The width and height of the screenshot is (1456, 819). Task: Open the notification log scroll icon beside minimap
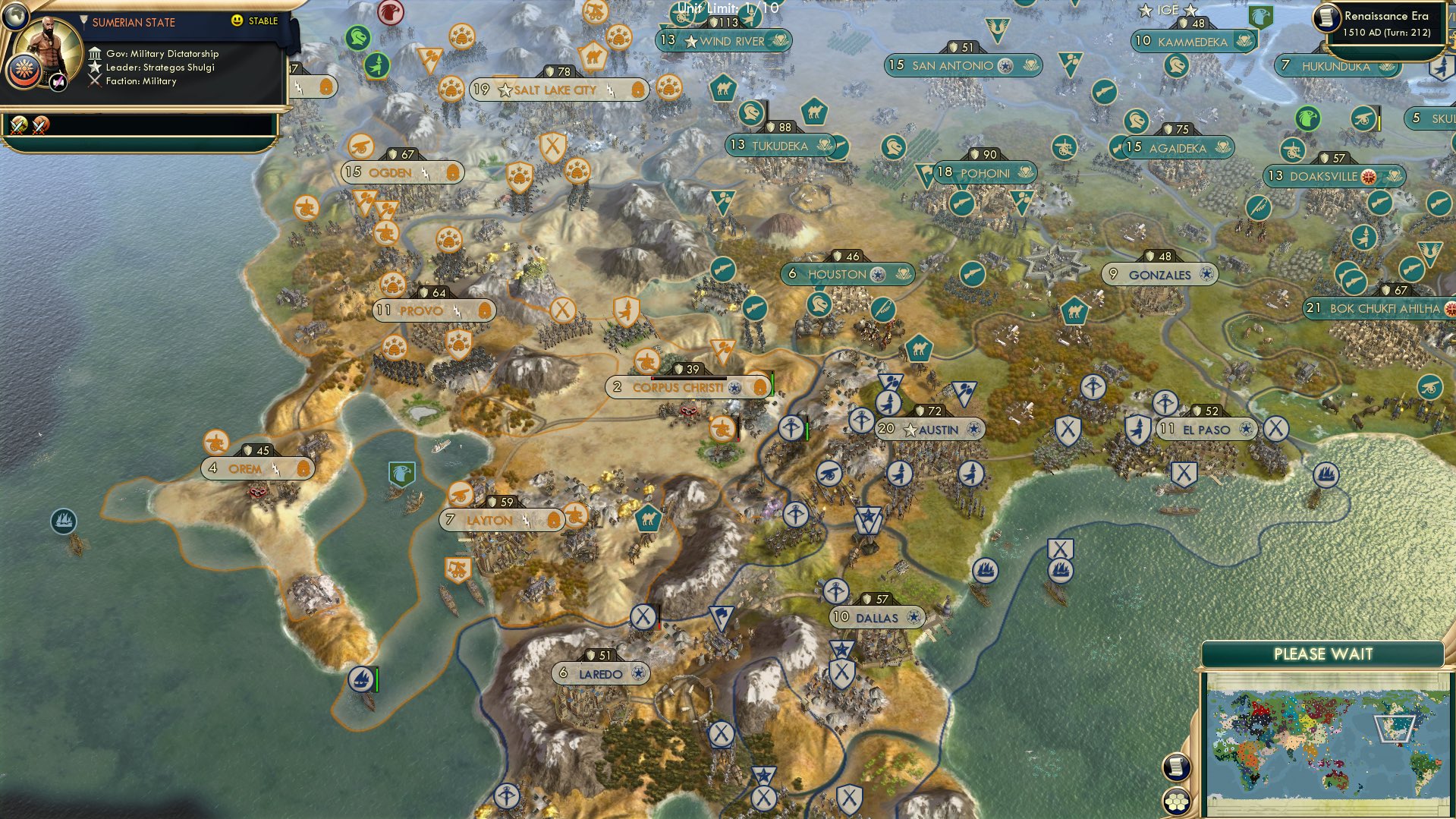(x=1176, y=767)
